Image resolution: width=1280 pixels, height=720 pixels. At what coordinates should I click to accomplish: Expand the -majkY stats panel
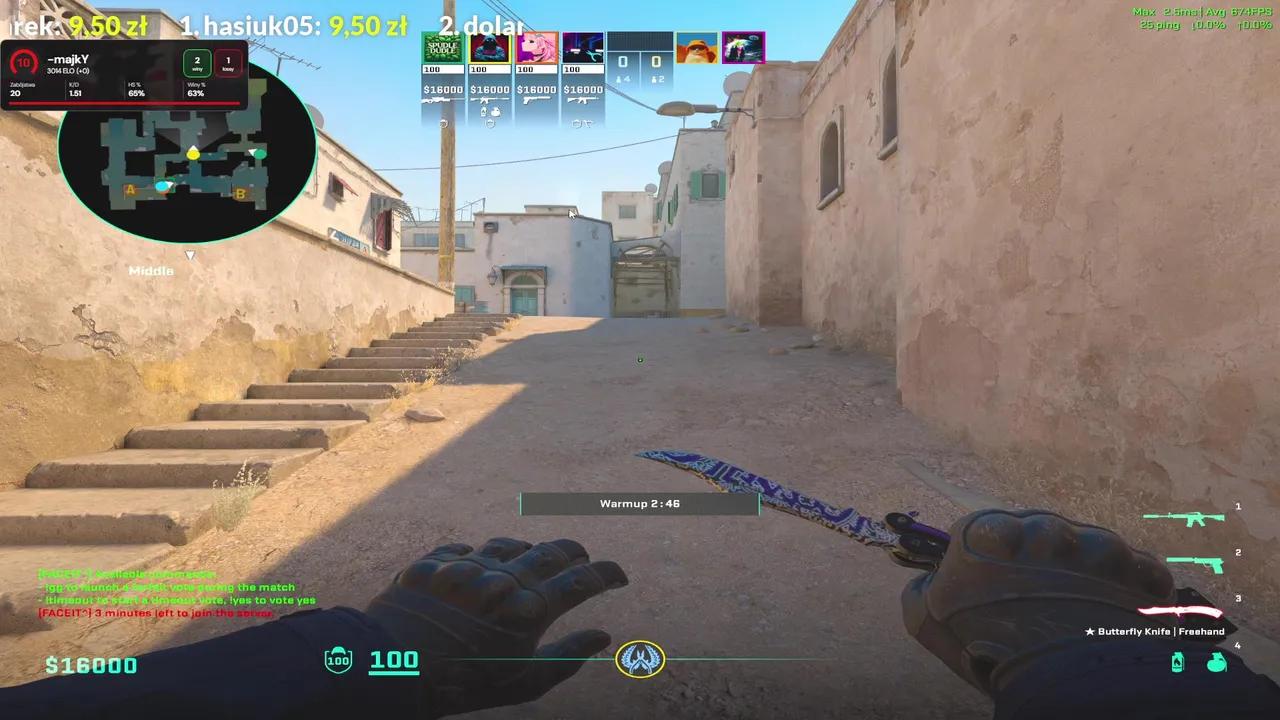pos(125,75)
